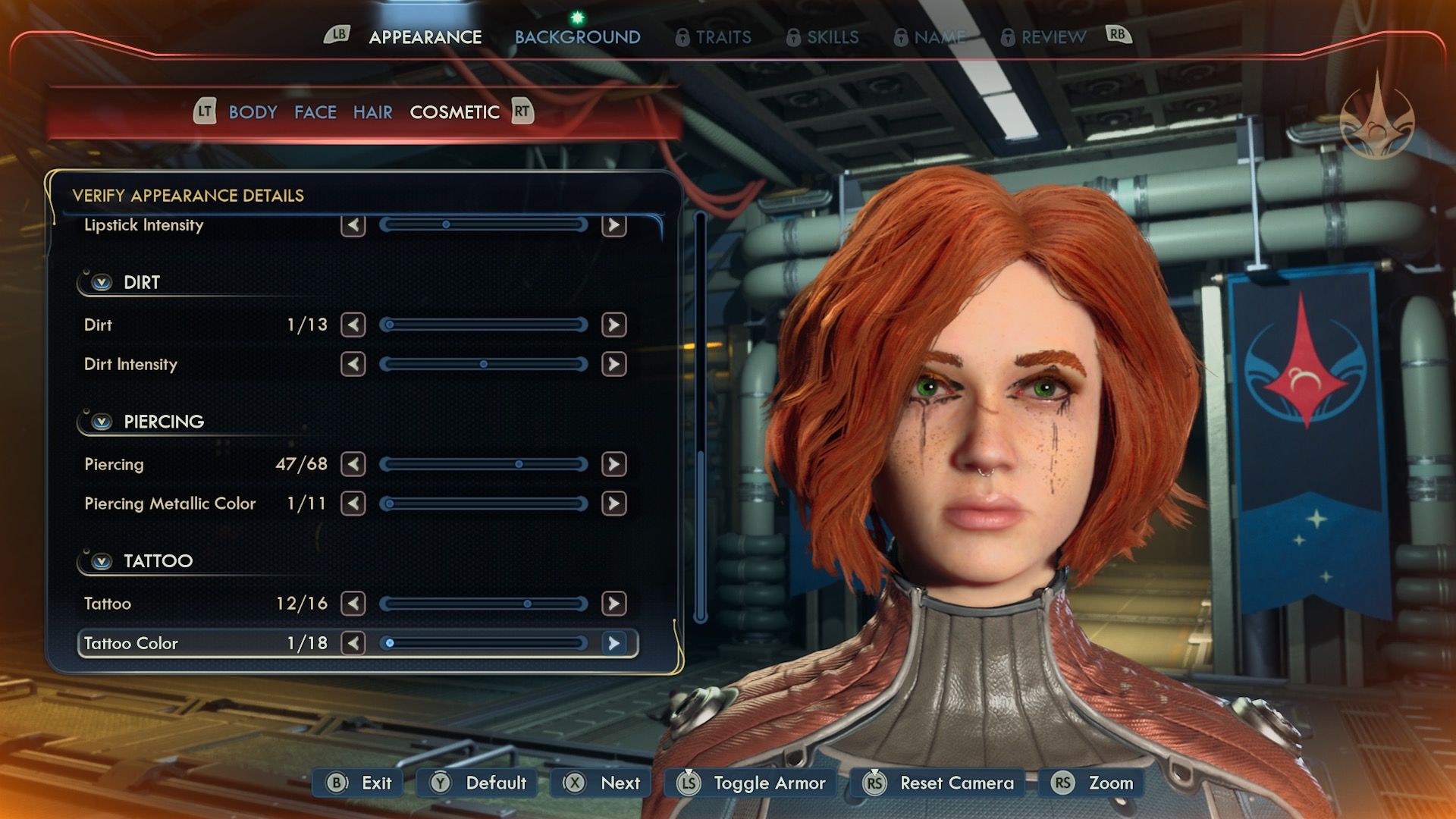Increase the Dirt option with right arrow
1456x819 pixels.
pos(613,325)
